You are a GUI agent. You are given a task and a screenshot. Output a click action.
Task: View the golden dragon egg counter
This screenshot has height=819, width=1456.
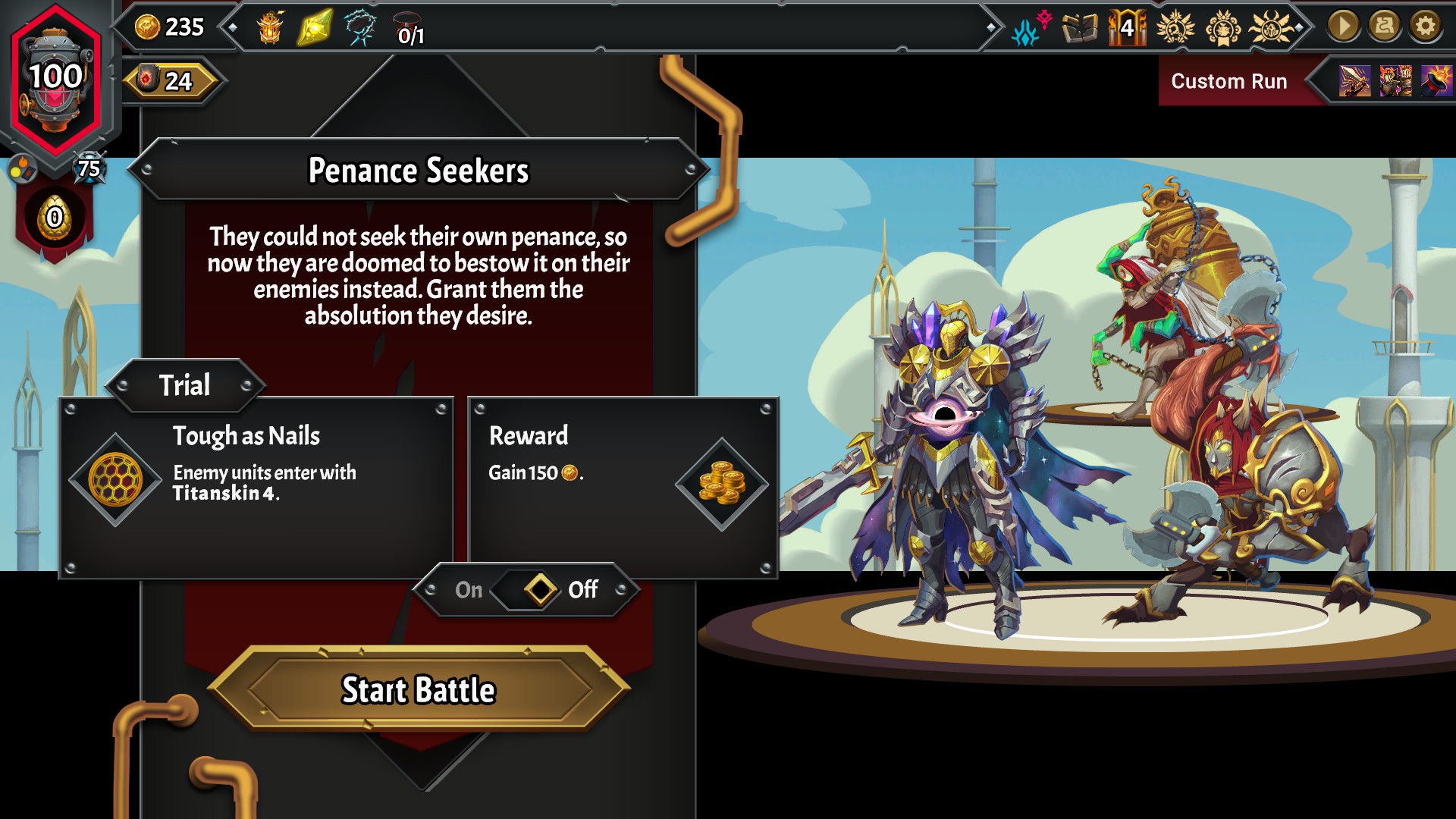(x=55, y=218)
